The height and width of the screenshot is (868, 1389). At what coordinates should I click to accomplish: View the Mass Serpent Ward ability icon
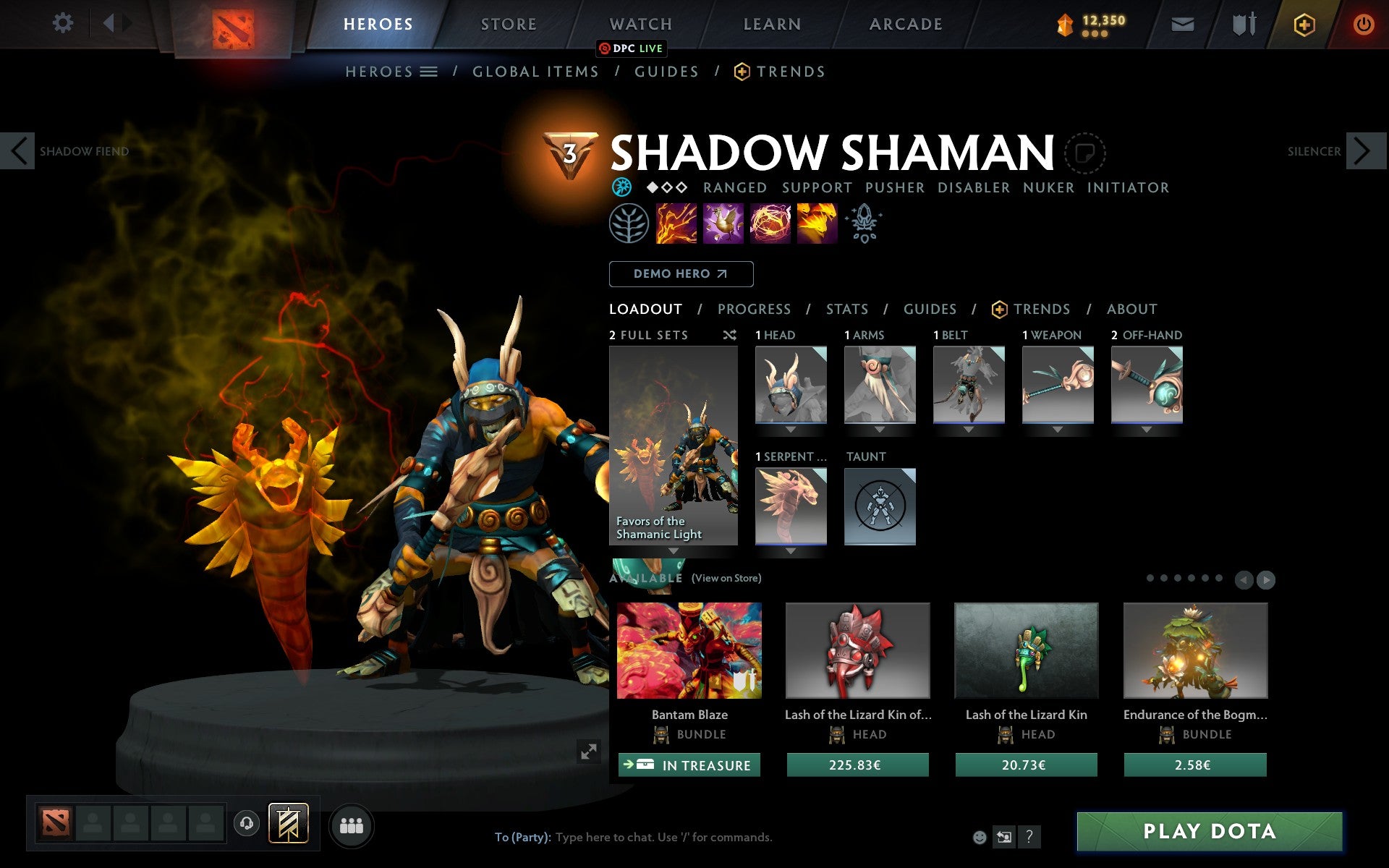coord(817,224)
